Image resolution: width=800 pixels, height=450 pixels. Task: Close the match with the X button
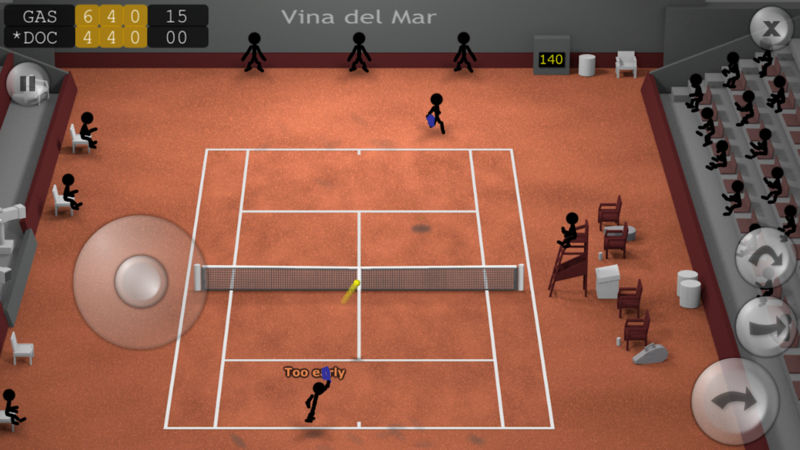pos(771,29)
